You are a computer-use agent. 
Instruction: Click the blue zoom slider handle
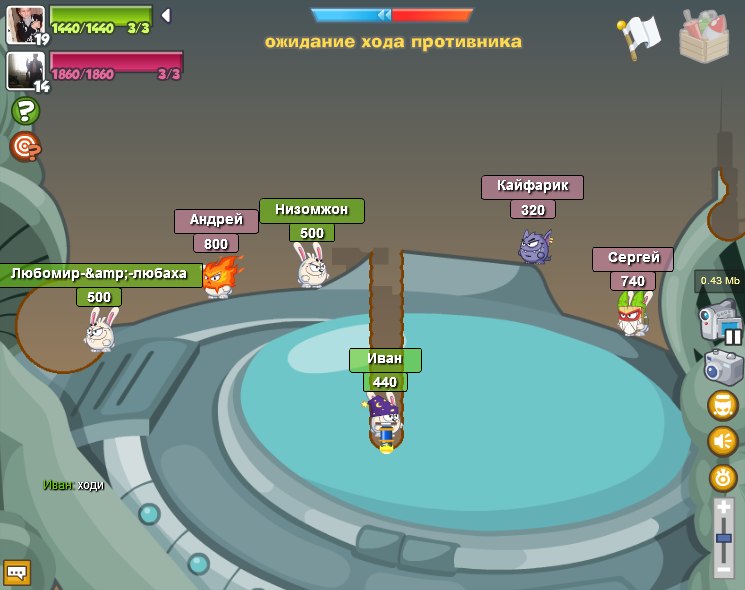tap(724, 539)
